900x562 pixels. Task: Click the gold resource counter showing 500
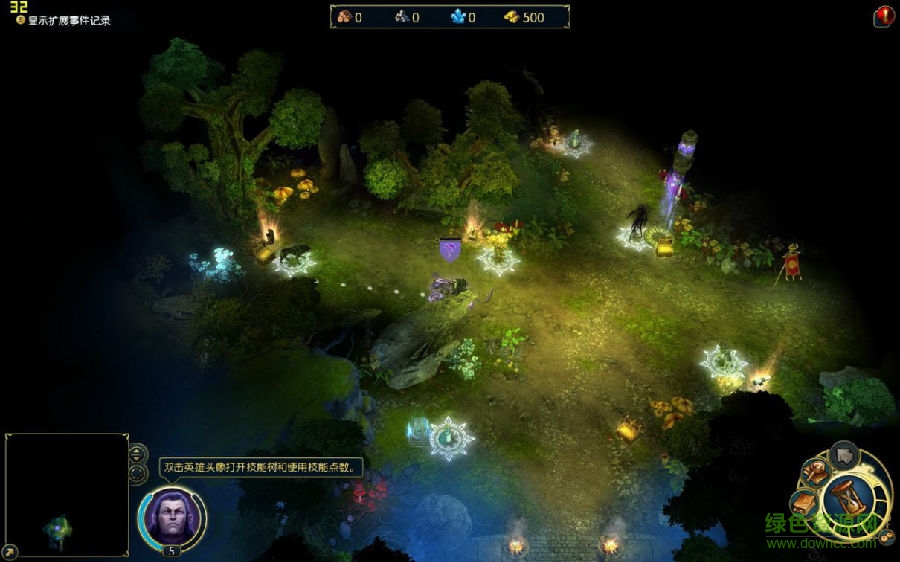[524, 17]
